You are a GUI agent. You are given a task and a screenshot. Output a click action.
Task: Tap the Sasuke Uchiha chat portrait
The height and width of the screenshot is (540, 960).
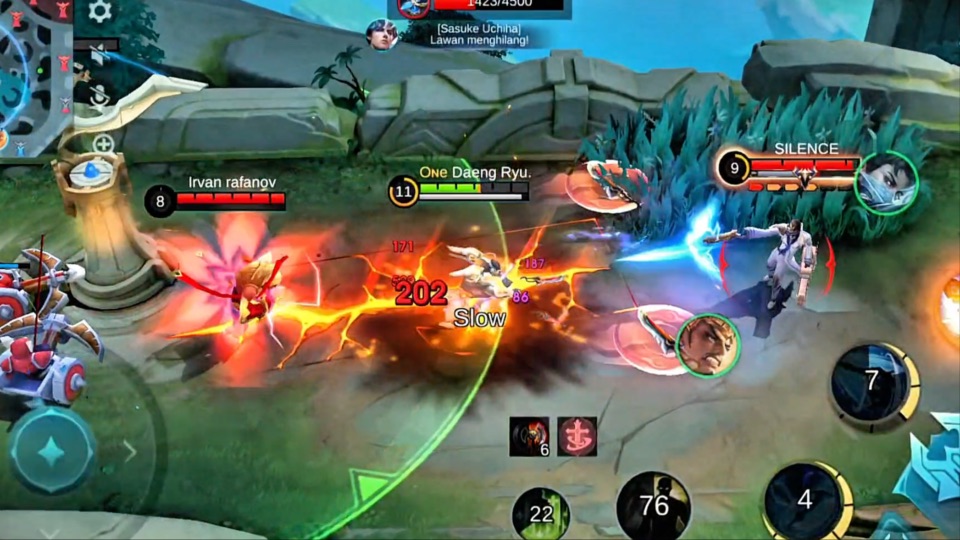[382, 35]
